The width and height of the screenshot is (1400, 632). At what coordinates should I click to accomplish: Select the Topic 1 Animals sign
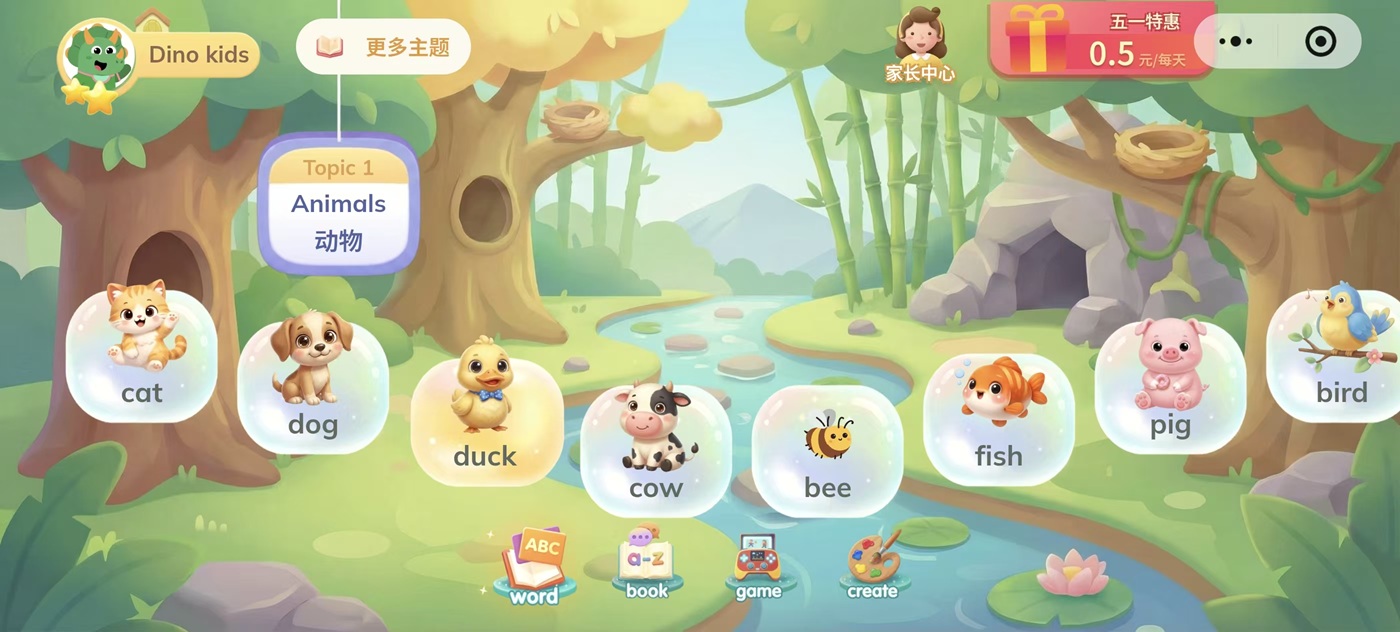[x=338, y=205]
